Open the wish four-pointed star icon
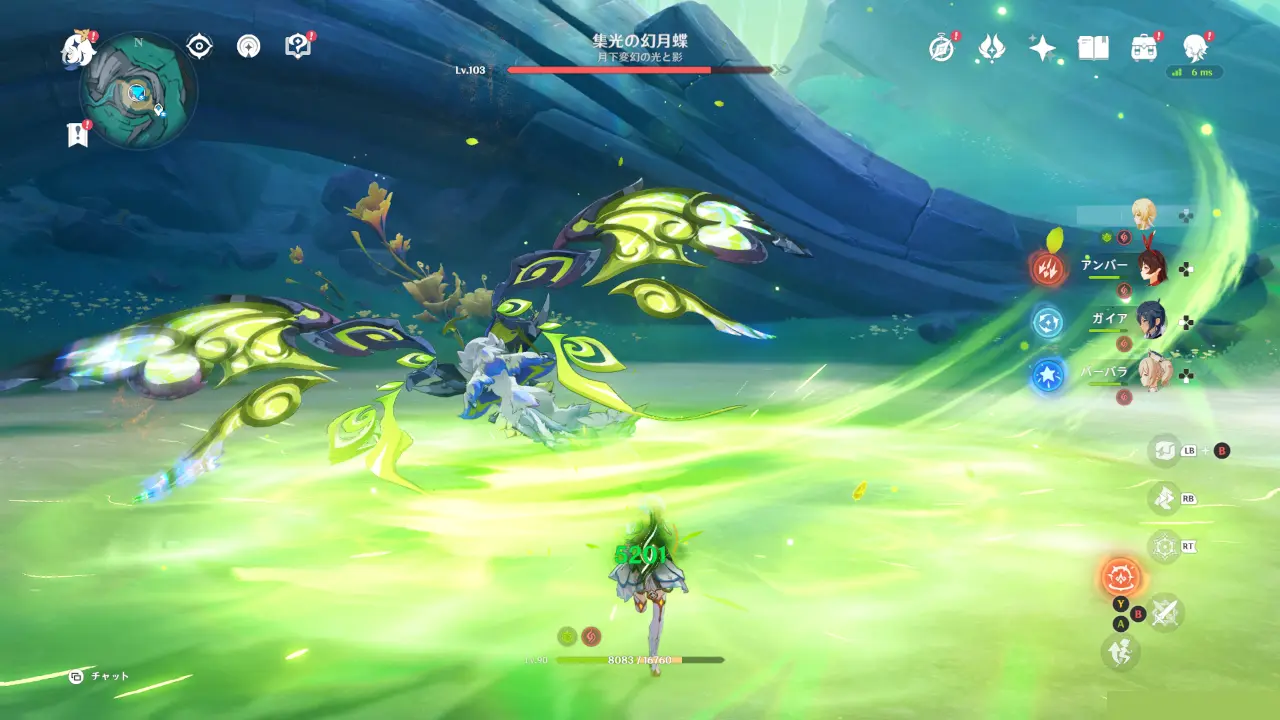The width and height of the screenshot is (1280, 720). pyautogui.click(x=1042, y=48)
